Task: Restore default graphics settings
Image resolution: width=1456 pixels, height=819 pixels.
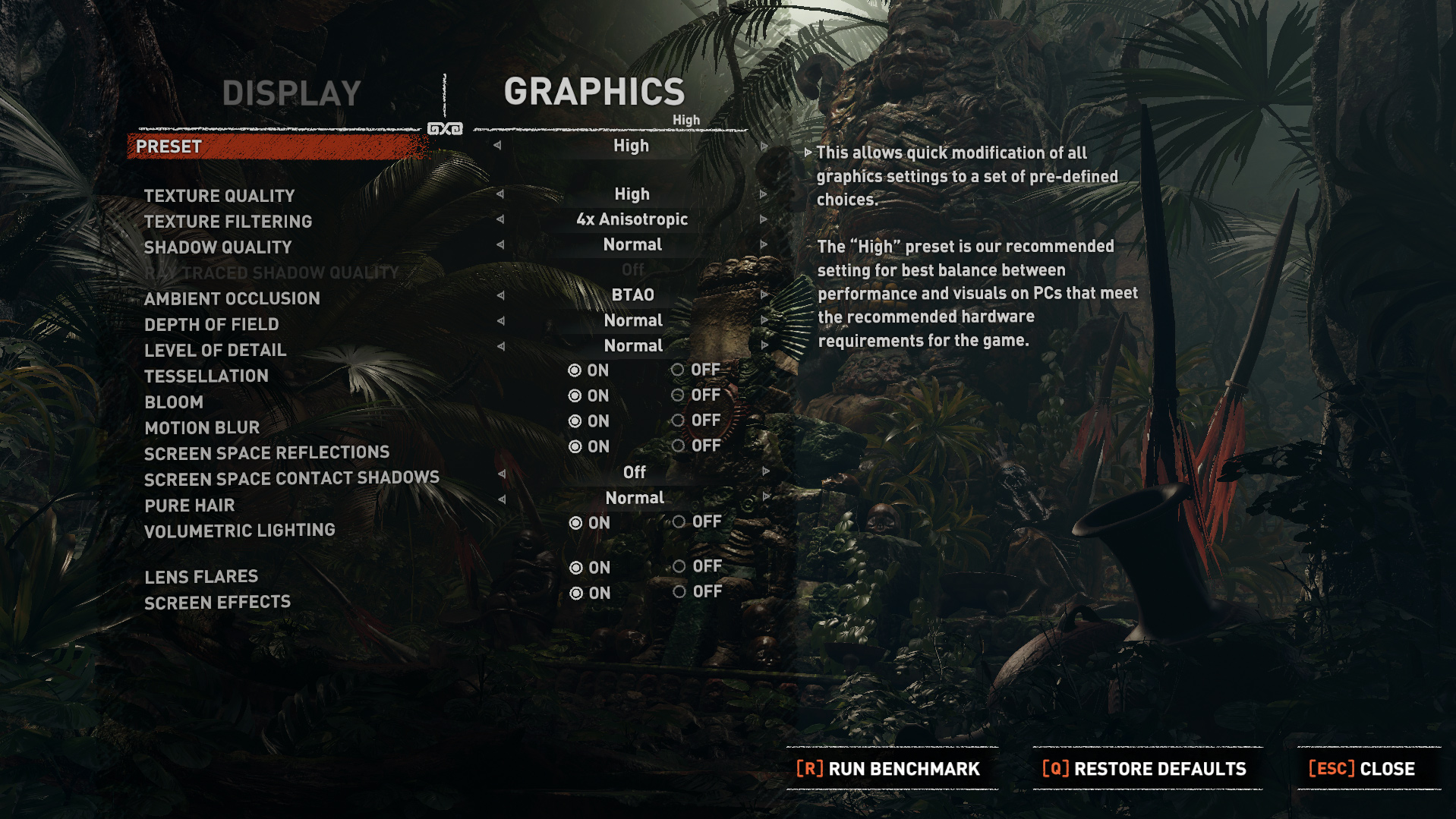Action: pos(1145,769)
